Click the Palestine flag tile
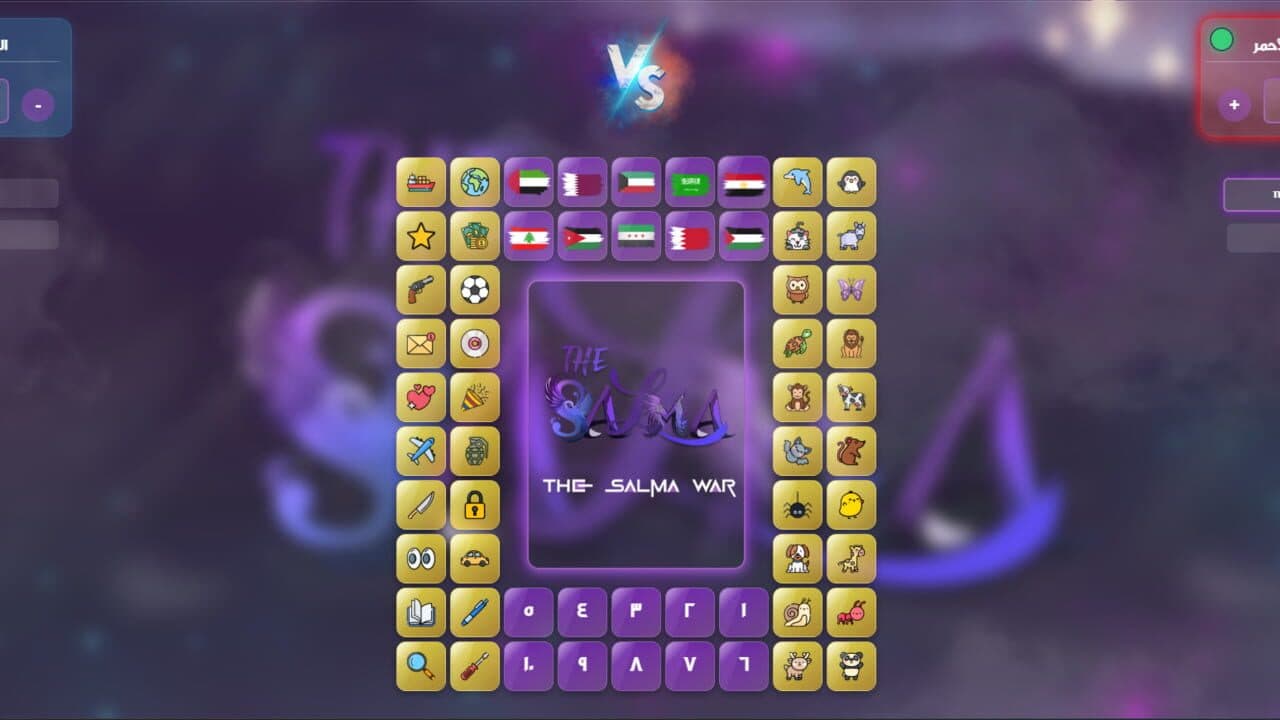The image size is (1280, 720). click(744, 236)
